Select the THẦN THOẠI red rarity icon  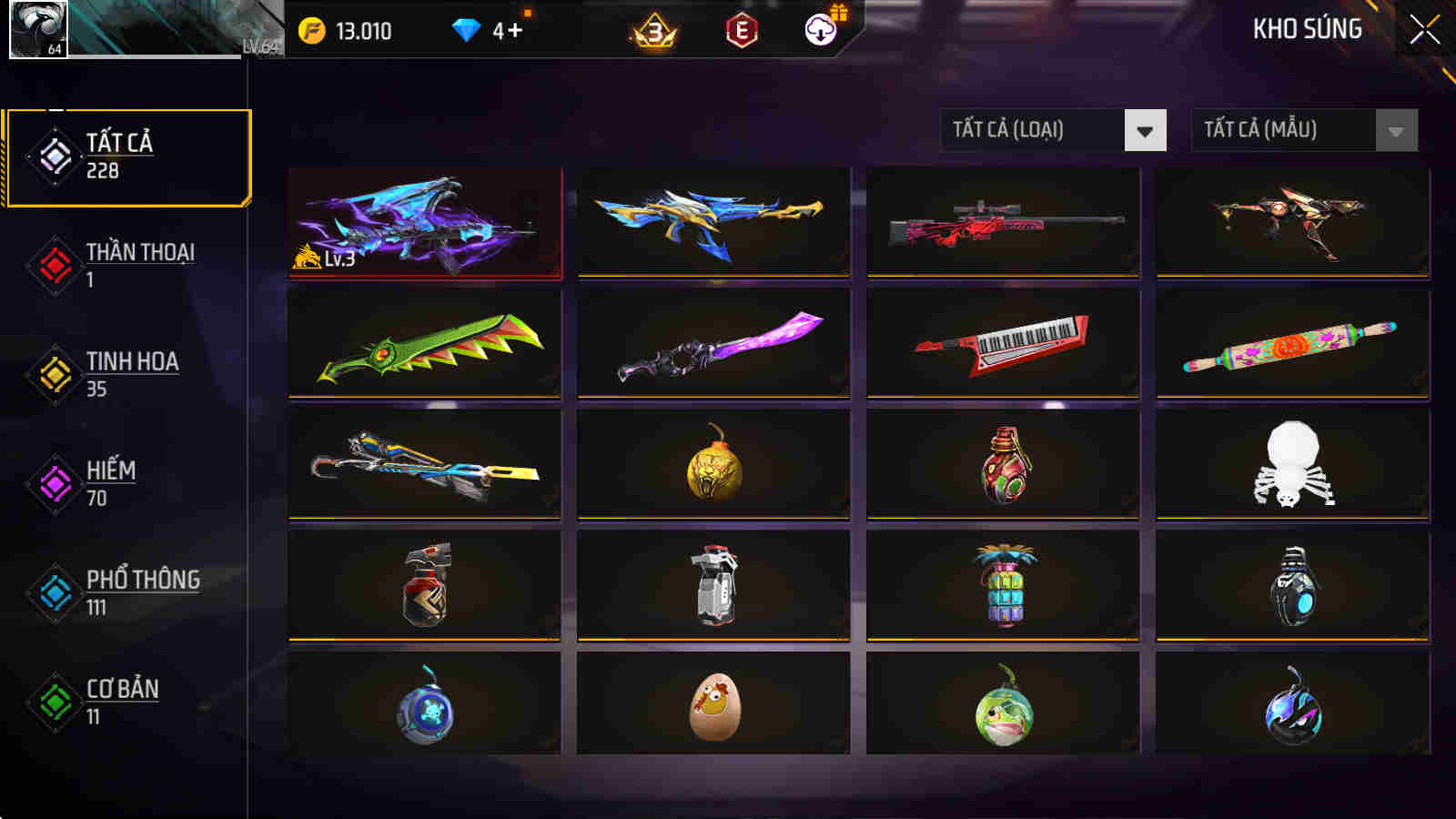coord(55,263)
